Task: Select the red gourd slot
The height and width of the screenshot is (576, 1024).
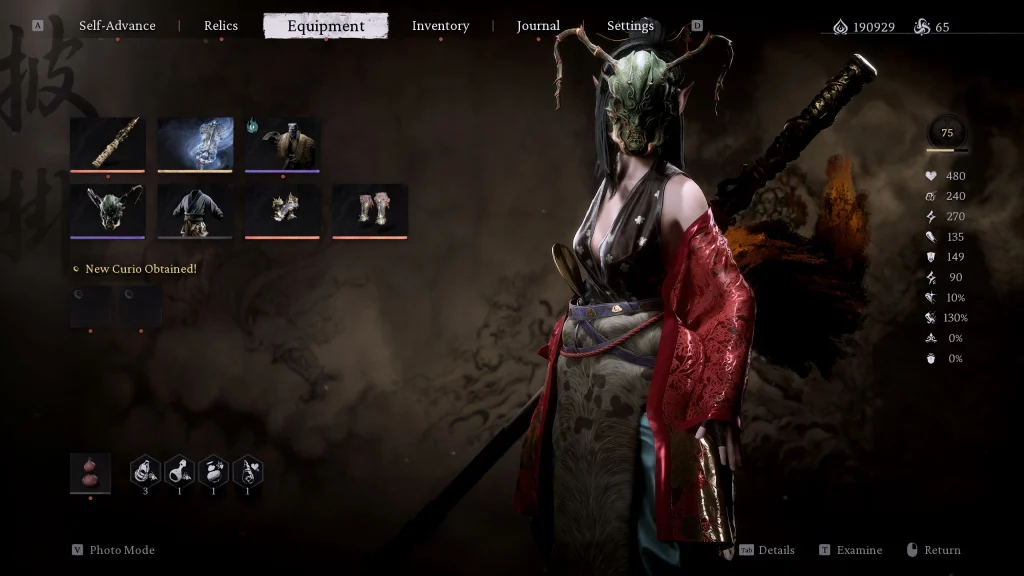Action: 90,472
